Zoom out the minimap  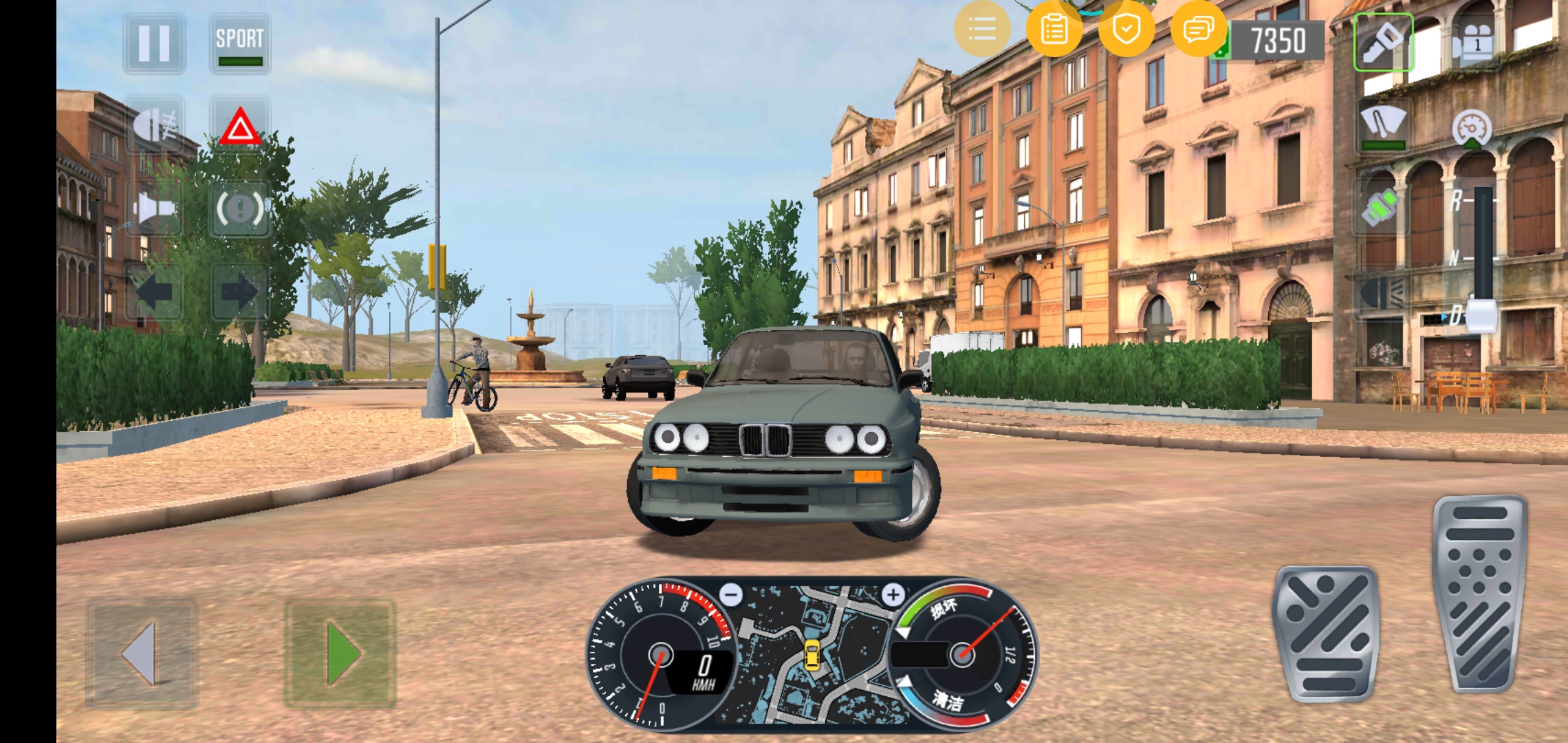click(731, 594)
